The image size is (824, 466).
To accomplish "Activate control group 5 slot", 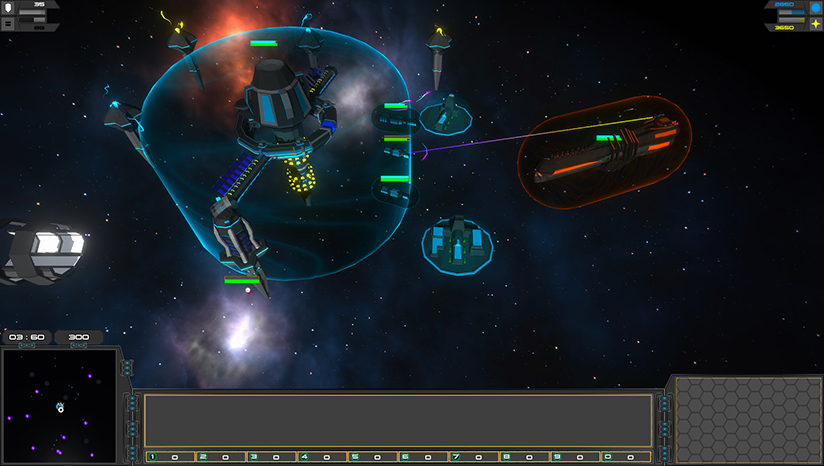I will click(371, 457).
